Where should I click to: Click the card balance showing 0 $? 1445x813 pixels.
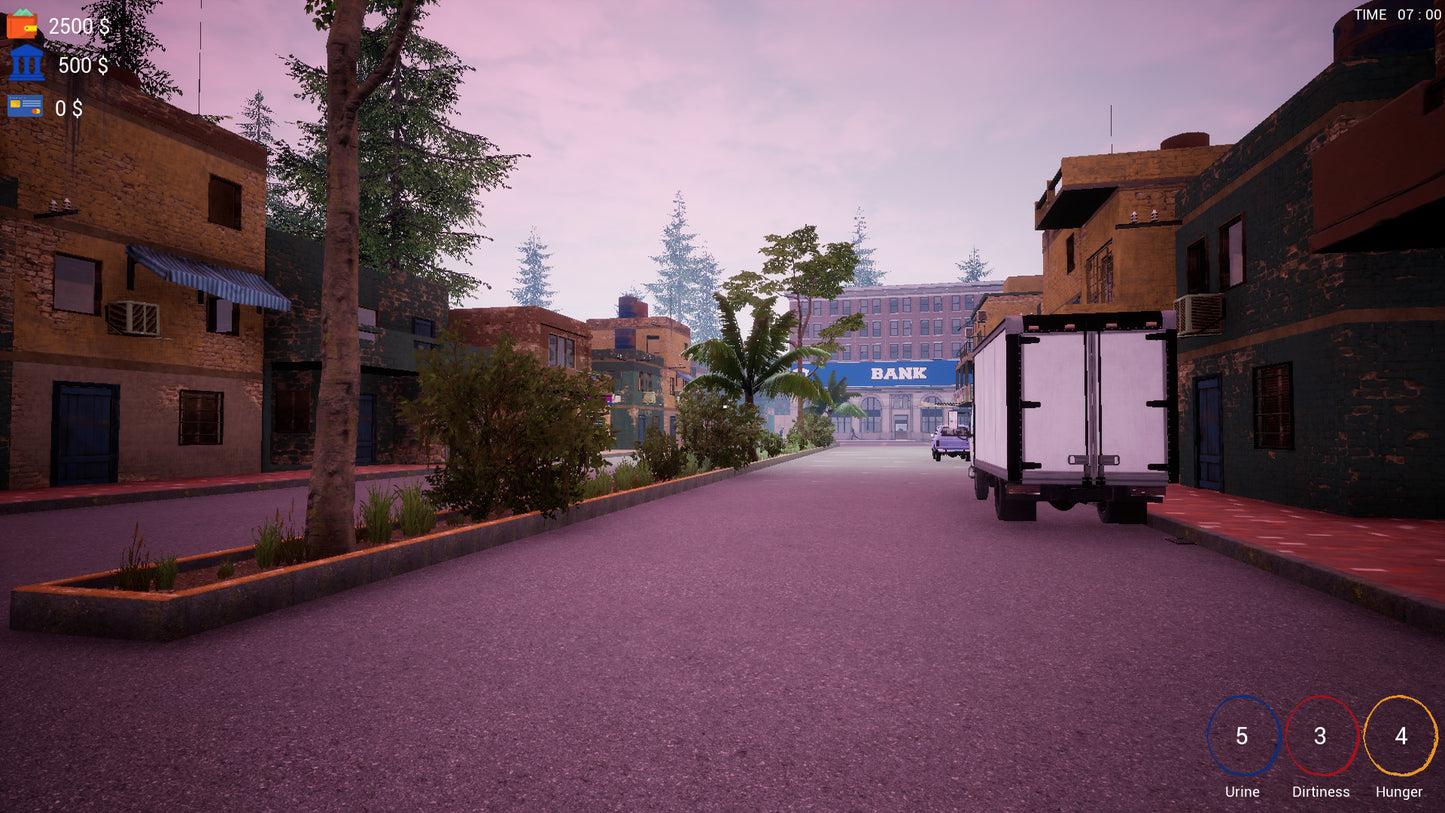[x=69, y=108]
